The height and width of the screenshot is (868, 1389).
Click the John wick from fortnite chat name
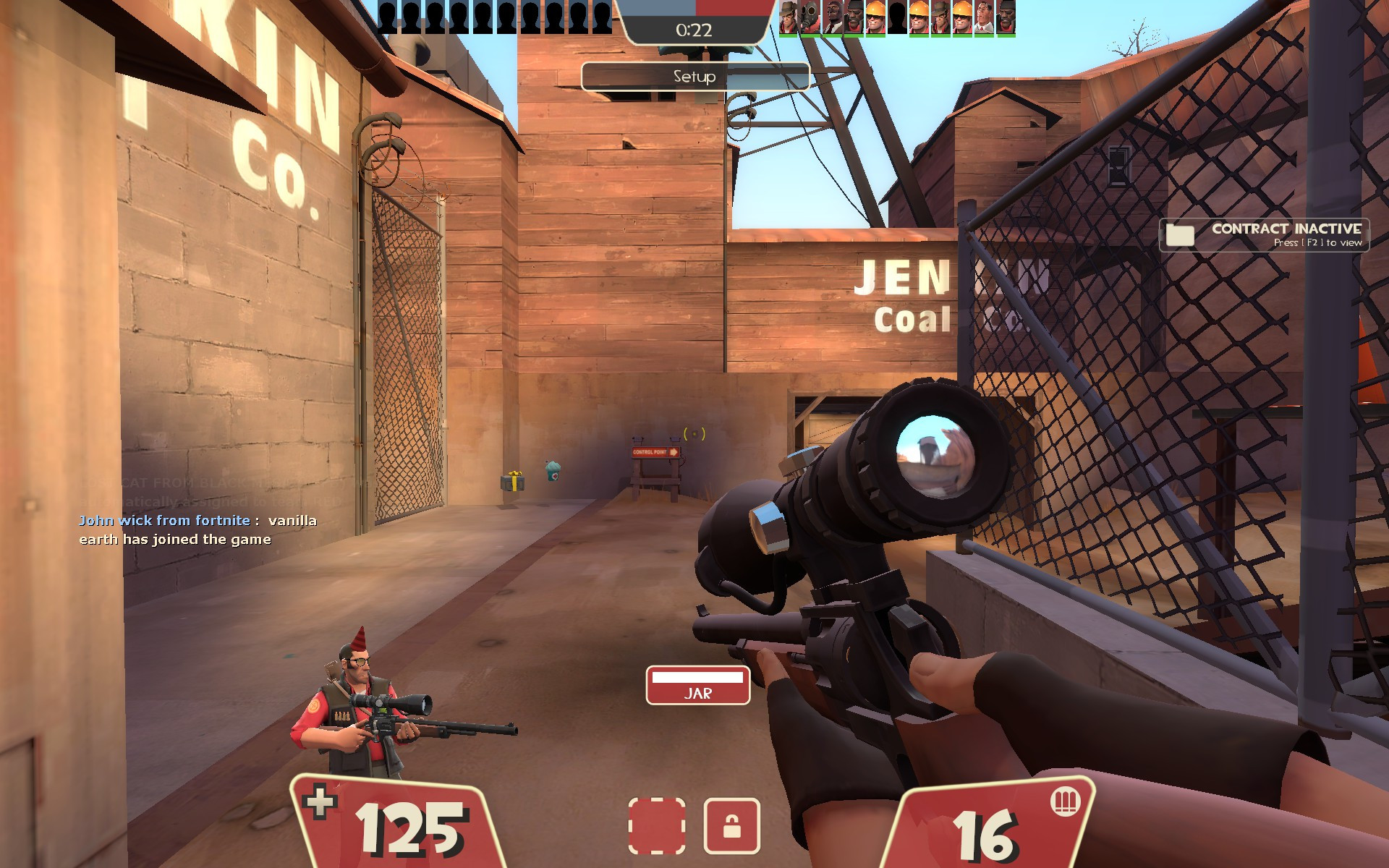coord(163,519)
